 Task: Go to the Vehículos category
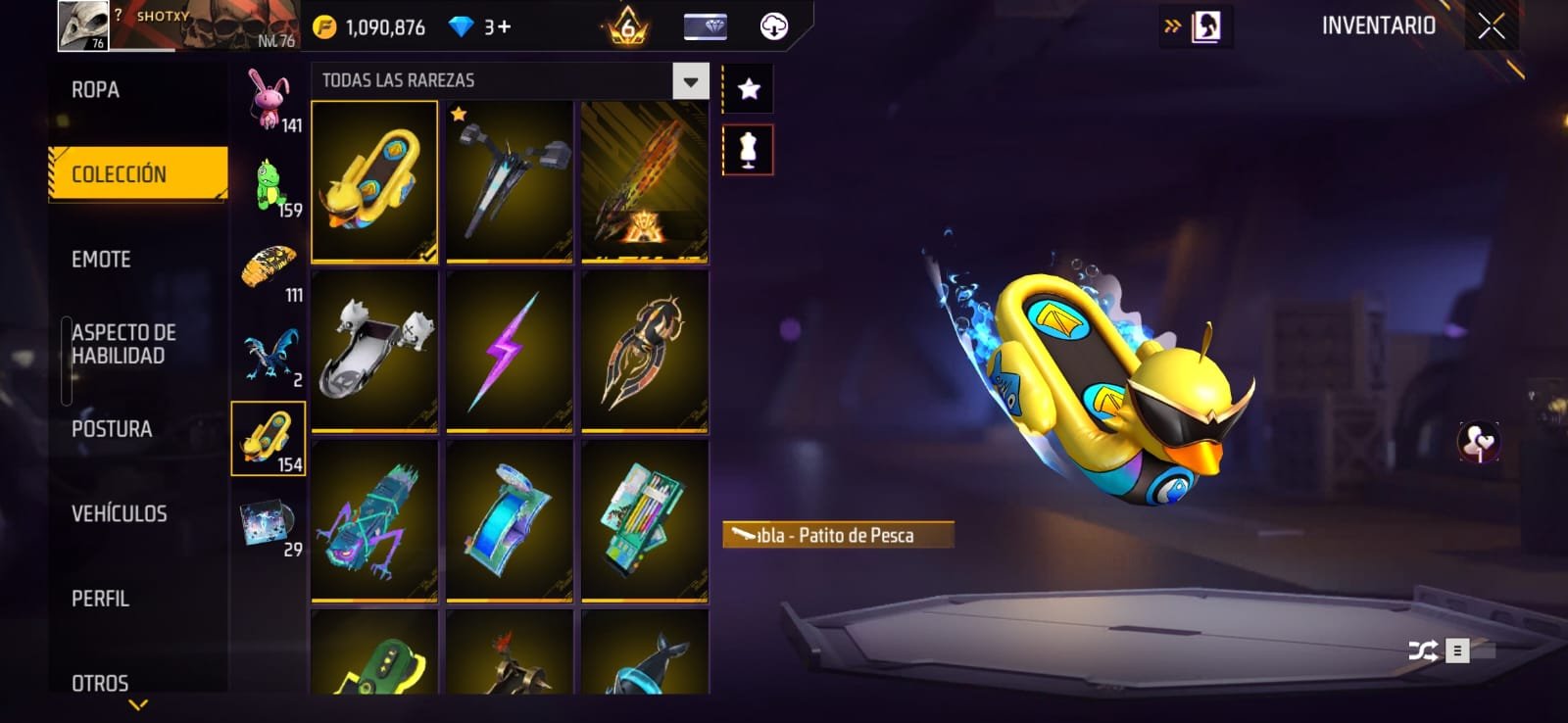(x=119, y=513)
